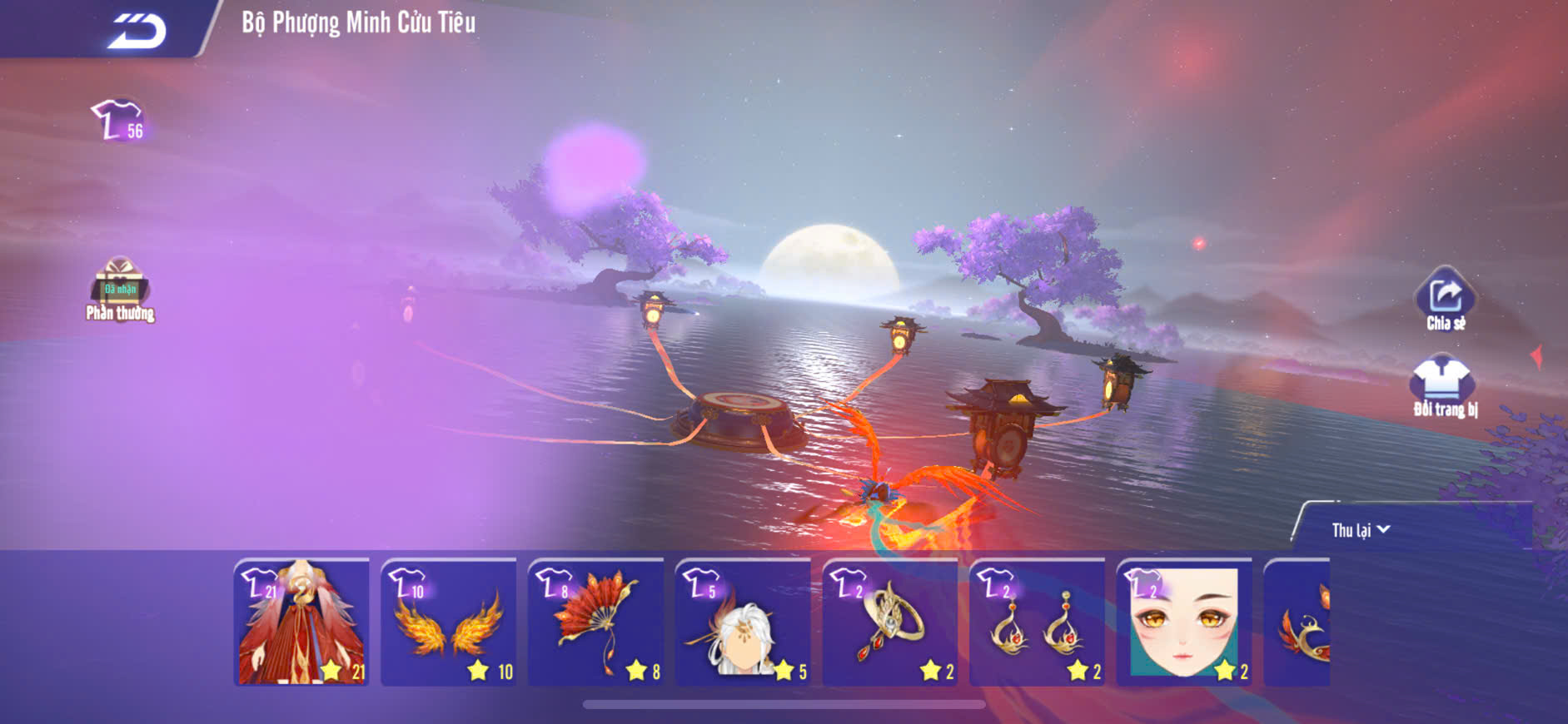This screenshot has height=724, width=1568.
Task: Share the outfit with Chia sẻ
Action: click(x=1445, y=300)
